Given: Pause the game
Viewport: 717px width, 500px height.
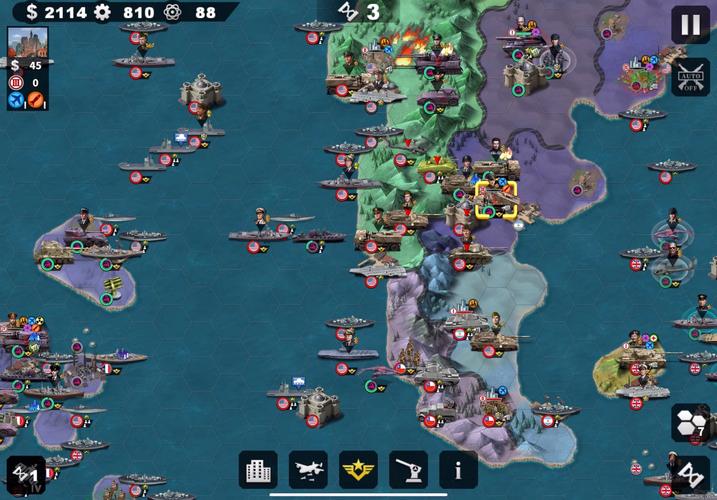Looking at the screenshot, I should click(x=690, y=24).
